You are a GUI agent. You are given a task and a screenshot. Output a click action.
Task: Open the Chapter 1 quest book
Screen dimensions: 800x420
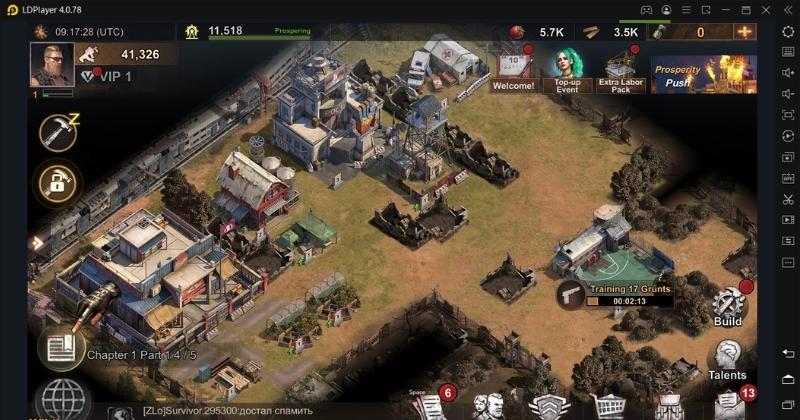[61, 346]
